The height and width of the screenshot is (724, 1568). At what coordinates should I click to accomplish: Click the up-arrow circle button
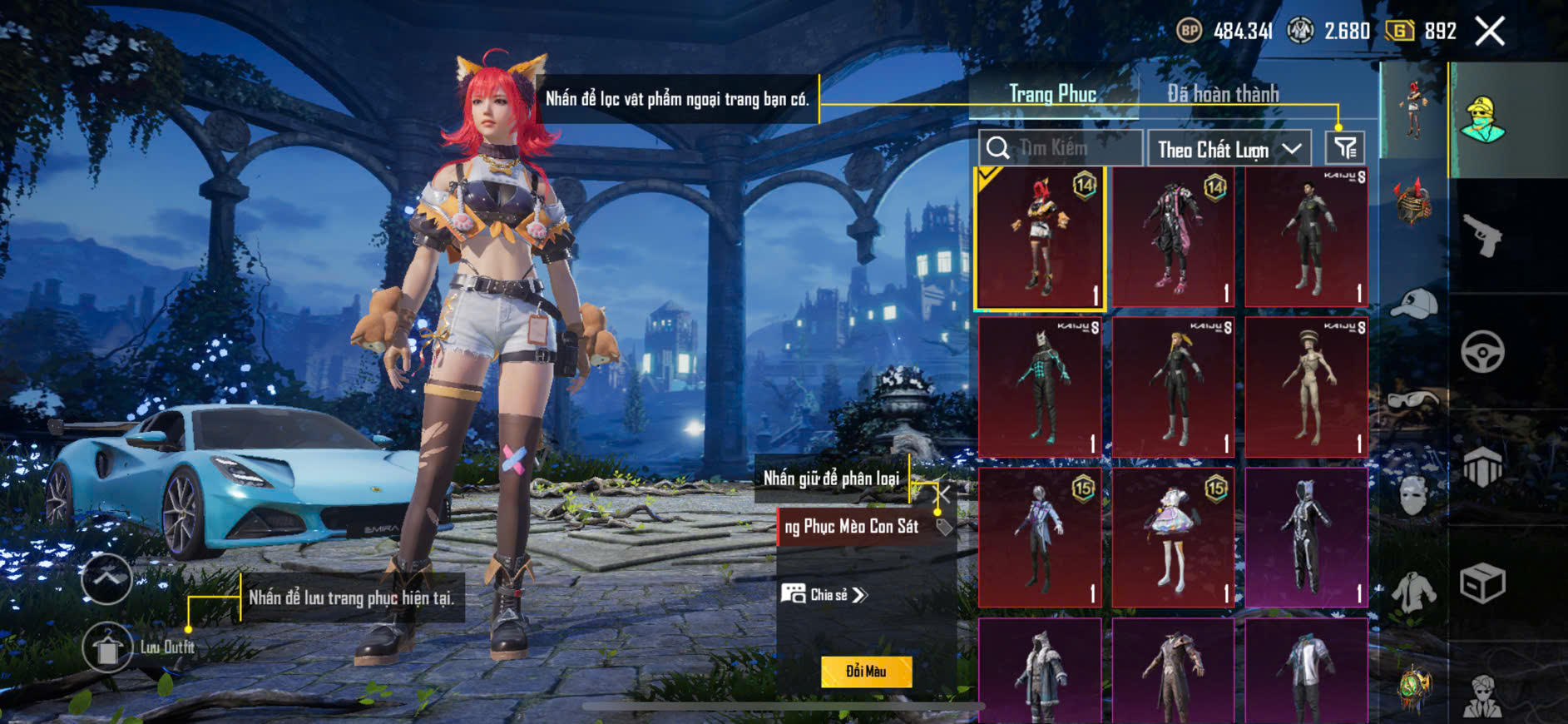[106, 578]
